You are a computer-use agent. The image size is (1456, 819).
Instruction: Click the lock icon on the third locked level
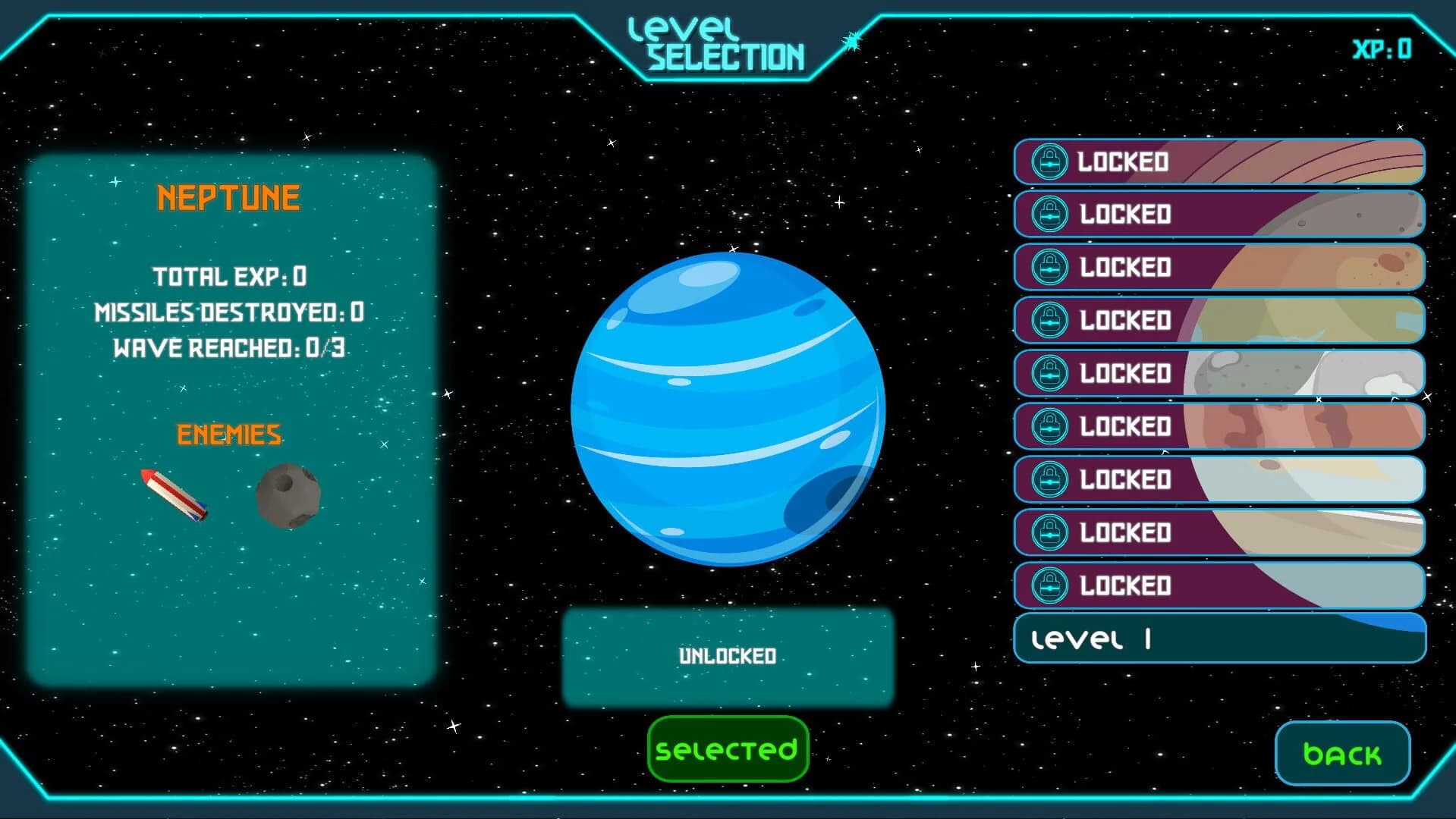pyautogui.click(x=1049, y=268)
